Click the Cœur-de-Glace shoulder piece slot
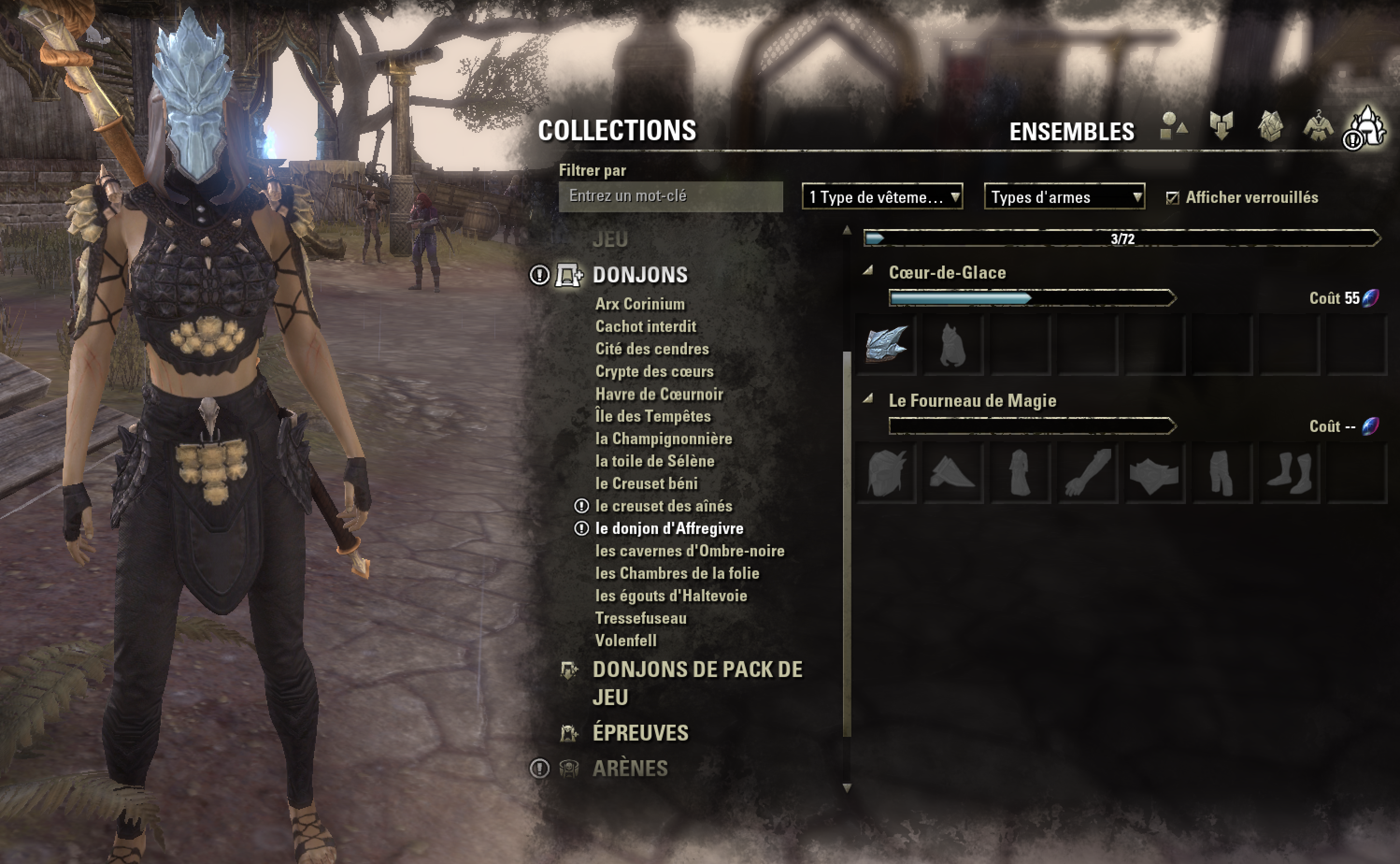The height and width of the screenshot is (864, 1400). pyautogui.click(x=953, y=345)
